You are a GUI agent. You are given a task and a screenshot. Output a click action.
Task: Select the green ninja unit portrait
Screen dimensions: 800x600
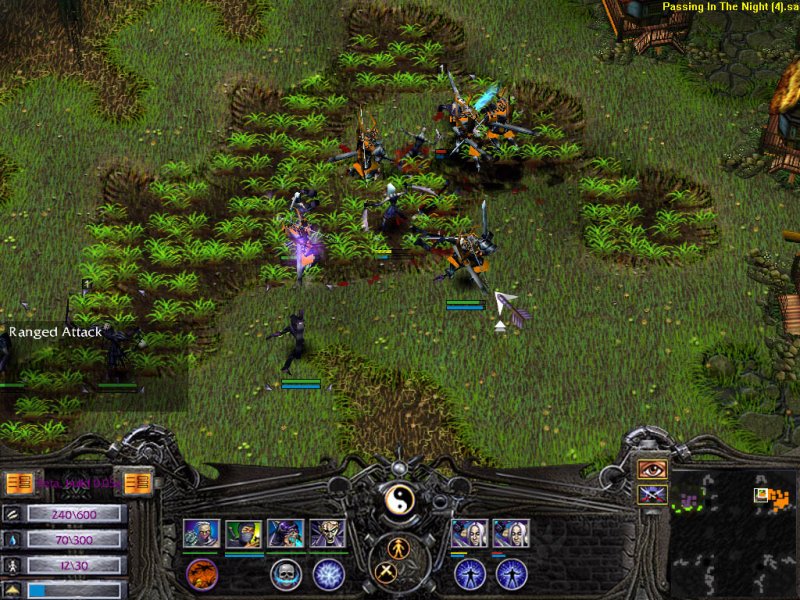243,533
